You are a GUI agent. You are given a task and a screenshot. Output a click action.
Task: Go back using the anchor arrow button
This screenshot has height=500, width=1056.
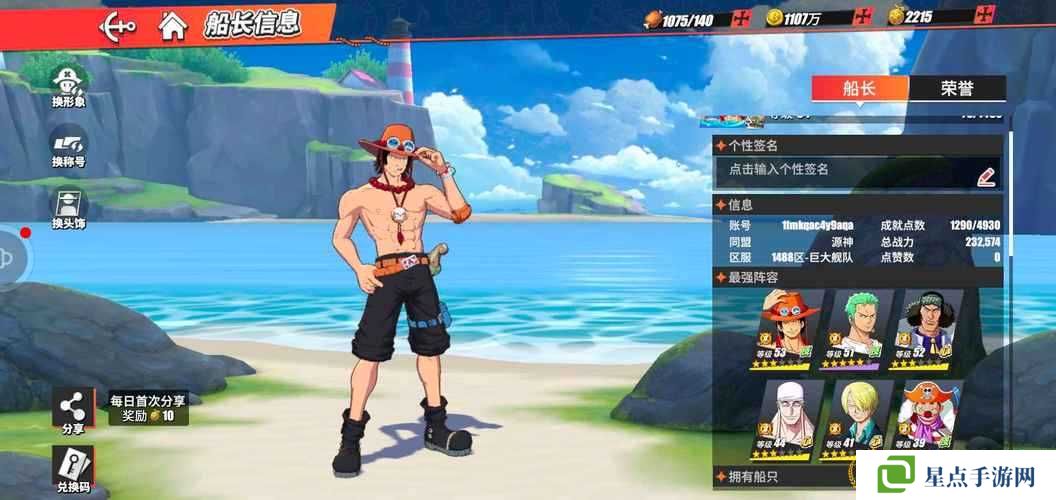(x=118, y=25)
